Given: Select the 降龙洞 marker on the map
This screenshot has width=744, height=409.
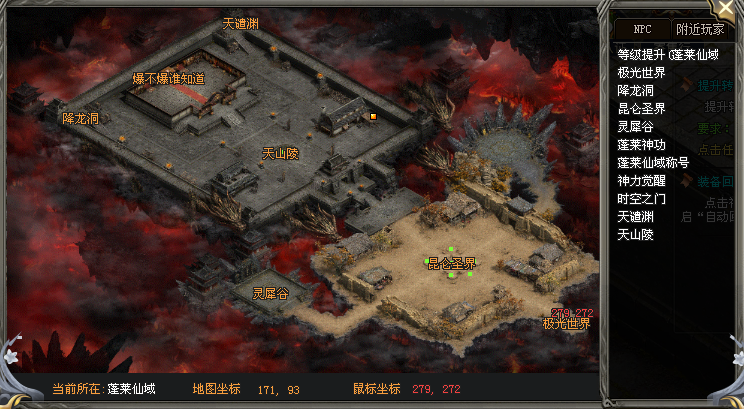Looking at the screenshot, I should 80,118.
